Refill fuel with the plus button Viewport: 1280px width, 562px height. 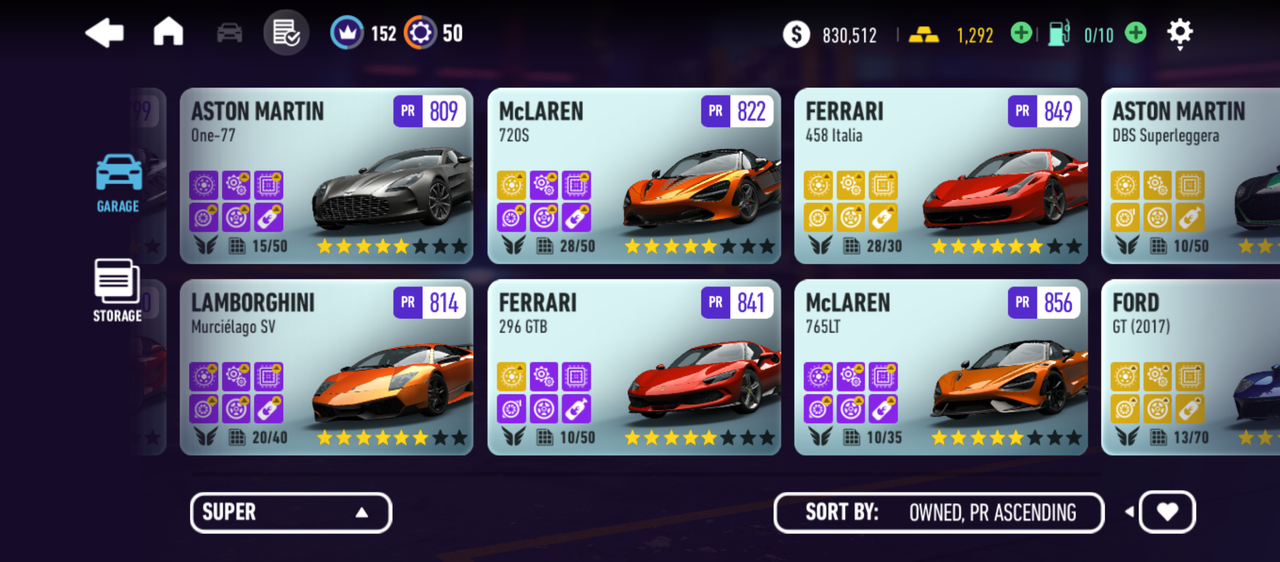pyautogui.click(x=1136, y=34)
